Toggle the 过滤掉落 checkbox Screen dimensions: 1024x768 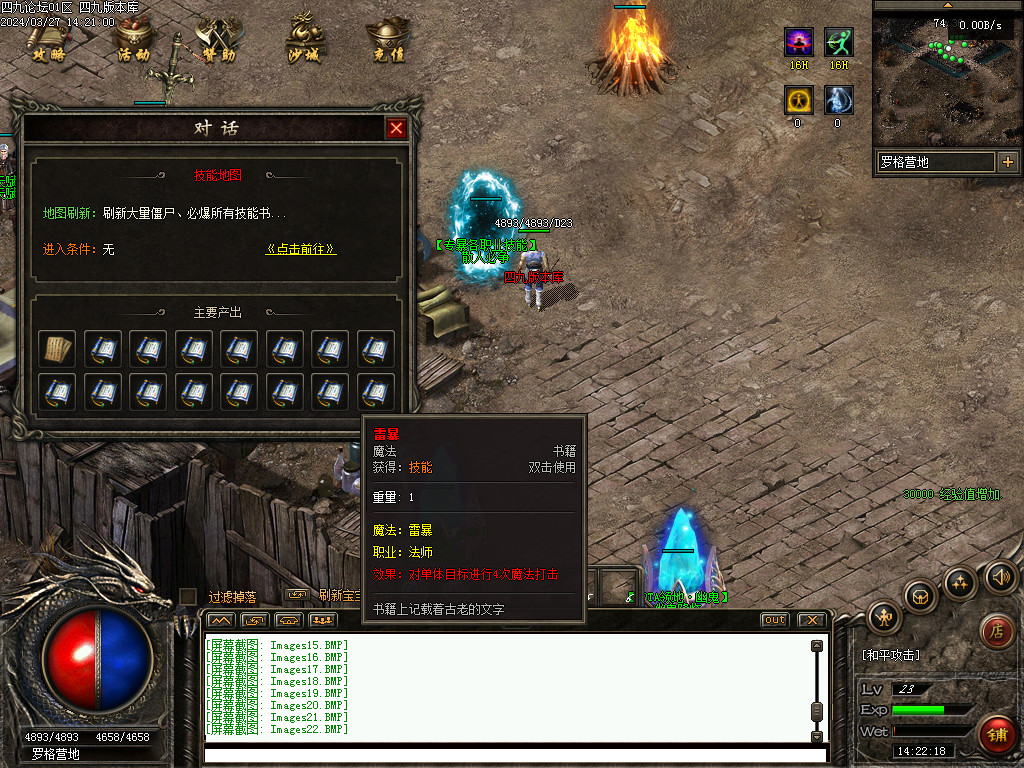click(x=188, y=596)
